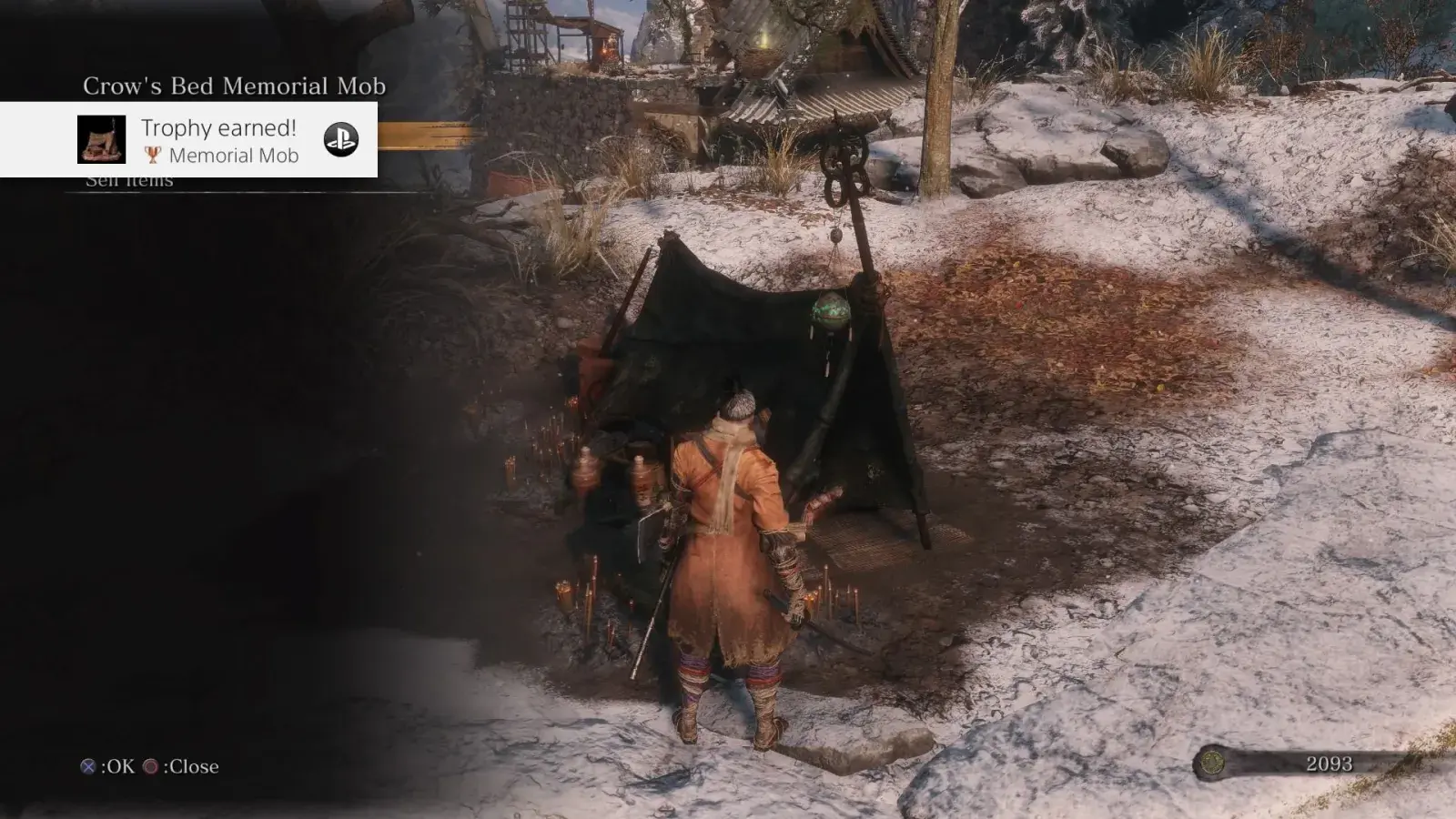Click the Memorial Mob trophy thumbnail
1456x819 pixels.
pos(101,139)
